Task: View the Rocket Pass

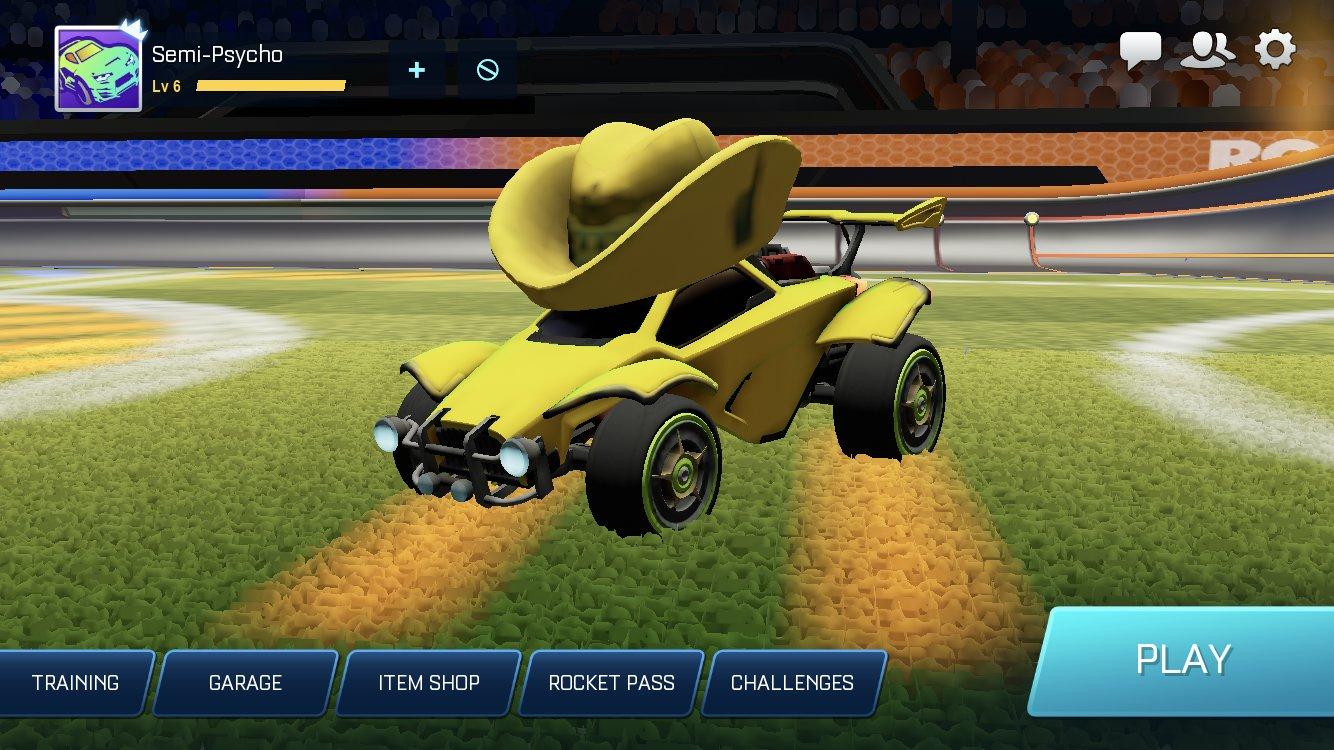Action: point(611,683)
